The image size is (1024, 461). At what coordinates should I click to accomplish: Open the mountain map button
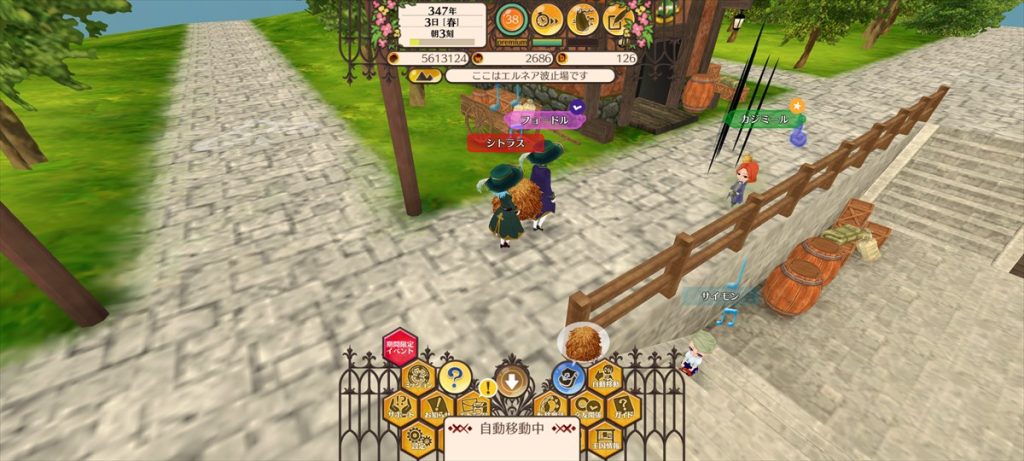coord(417,75)
